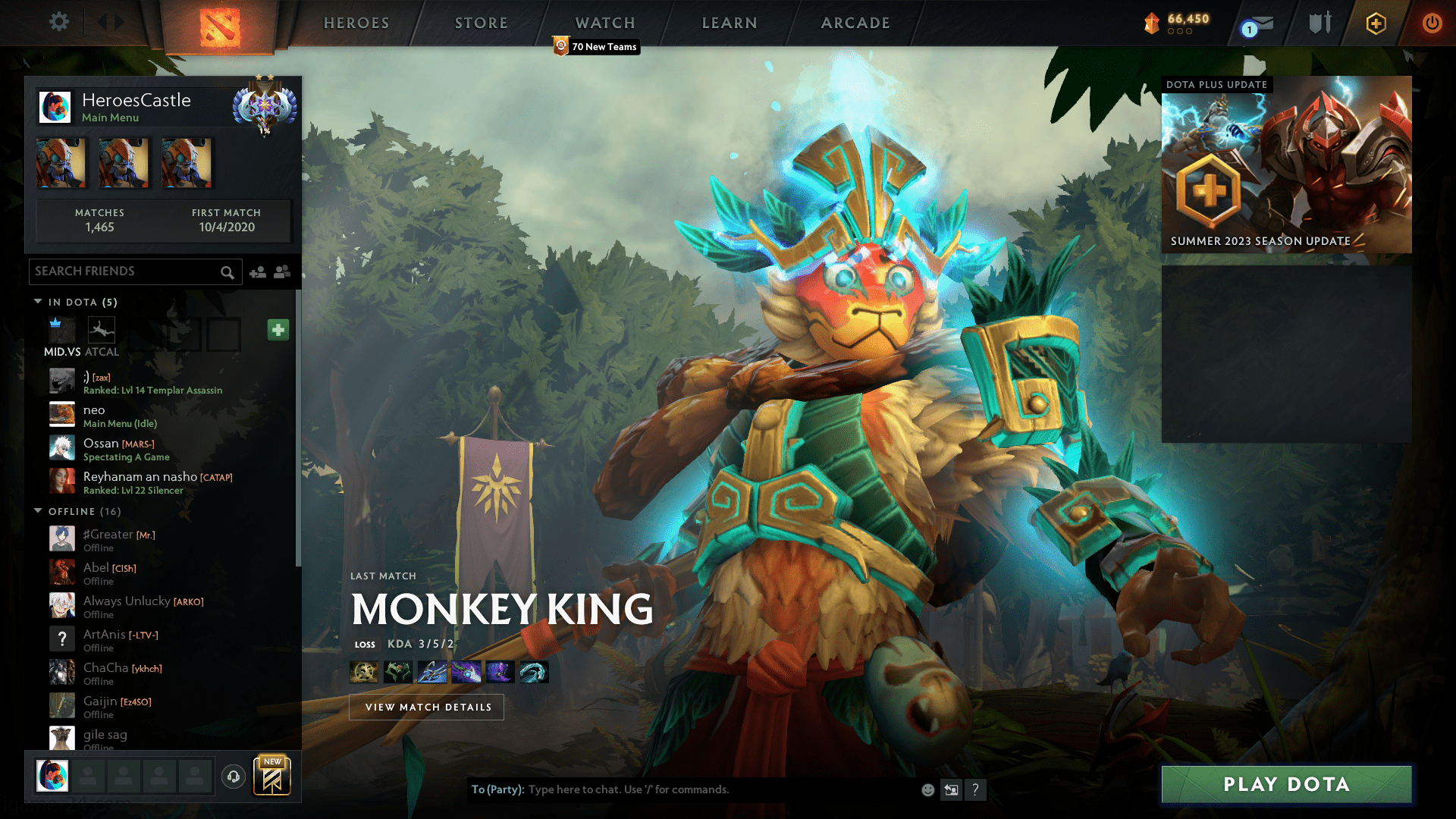Collapse the Offline friends group

[x=39, y=511]
